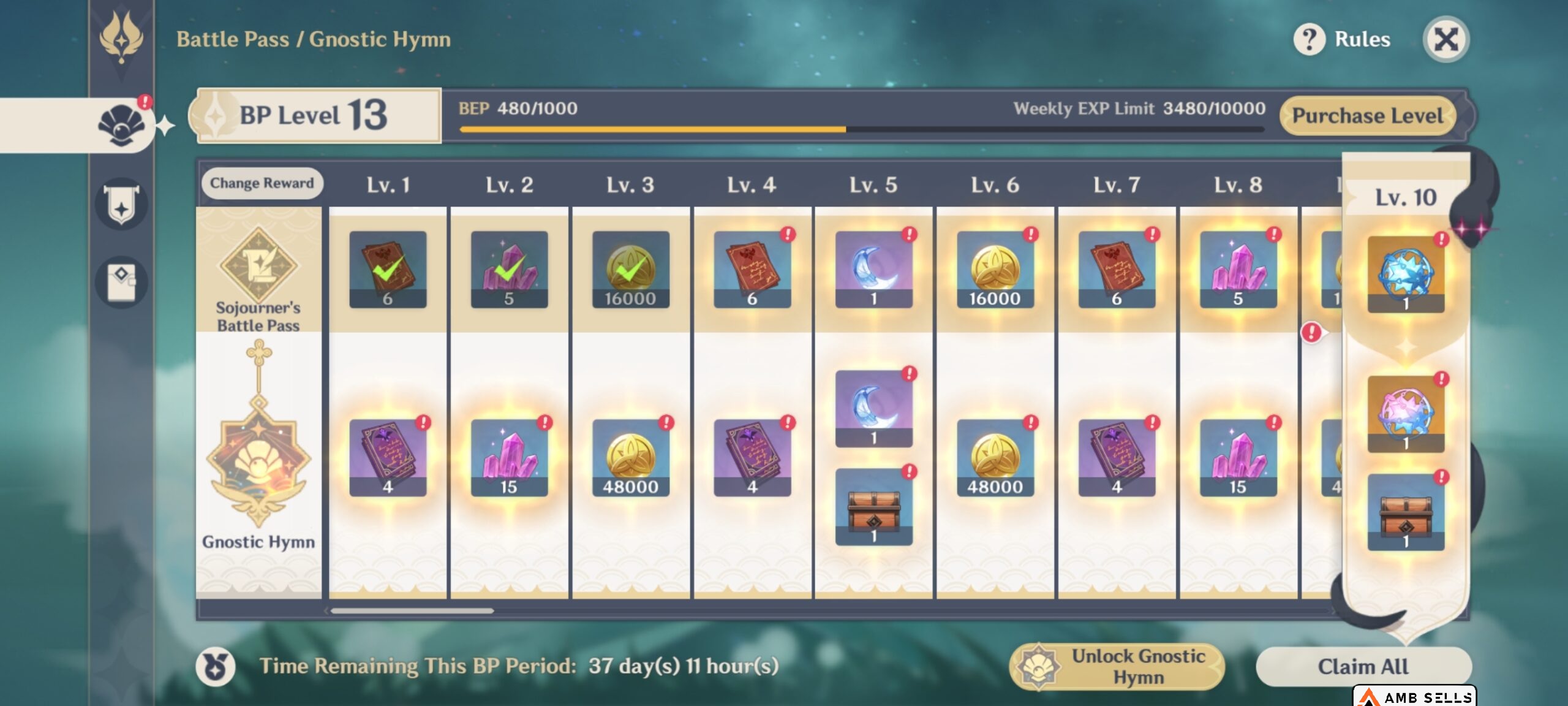1568x706 pixels.
Task: Claim the Lv. 8 free 5 purple crystals
Action: (1238, 269)
